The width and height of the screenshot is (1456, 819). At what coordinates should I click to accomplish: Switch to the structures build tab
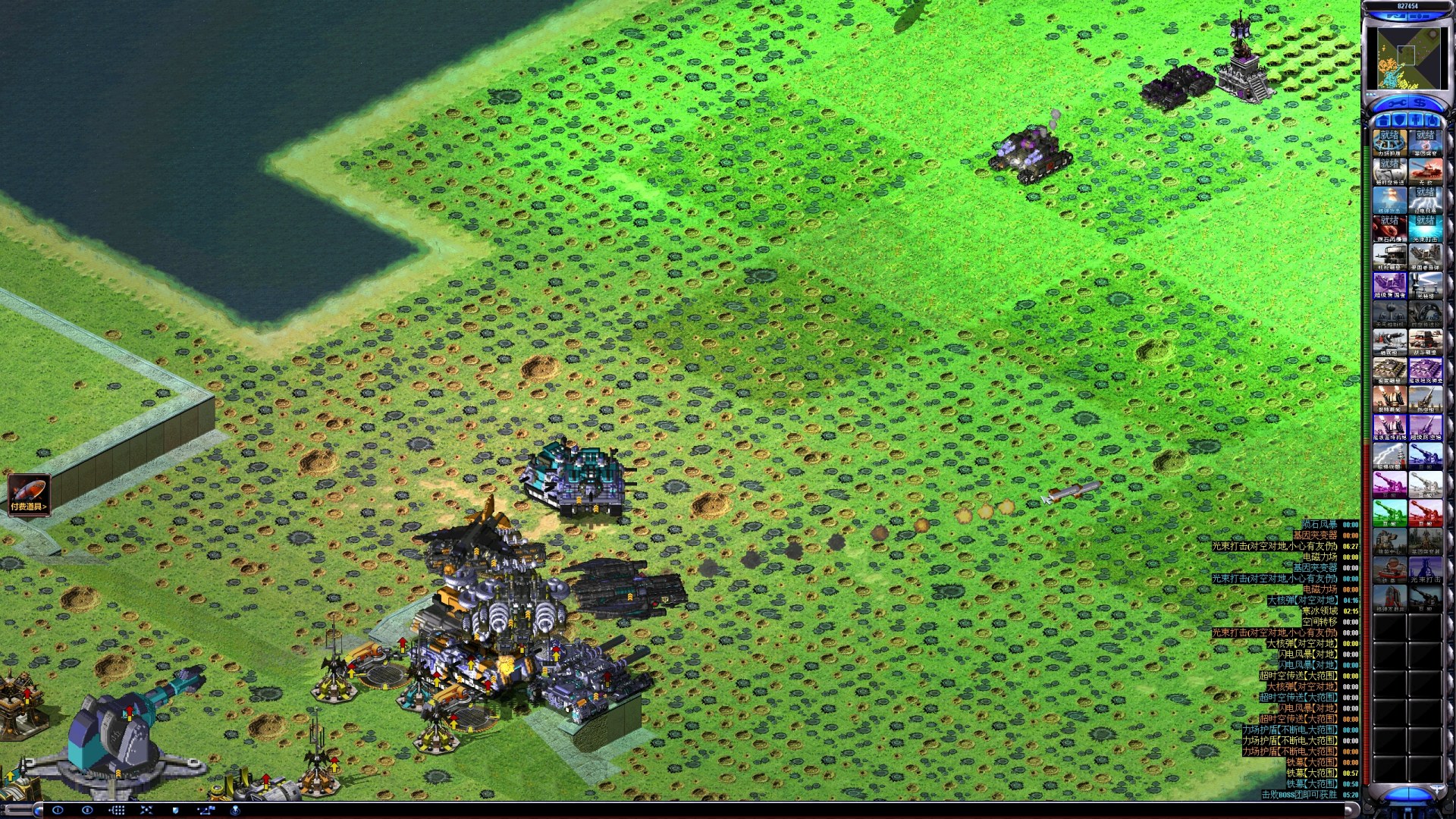pyautogui.click(x=1382, y=121)
